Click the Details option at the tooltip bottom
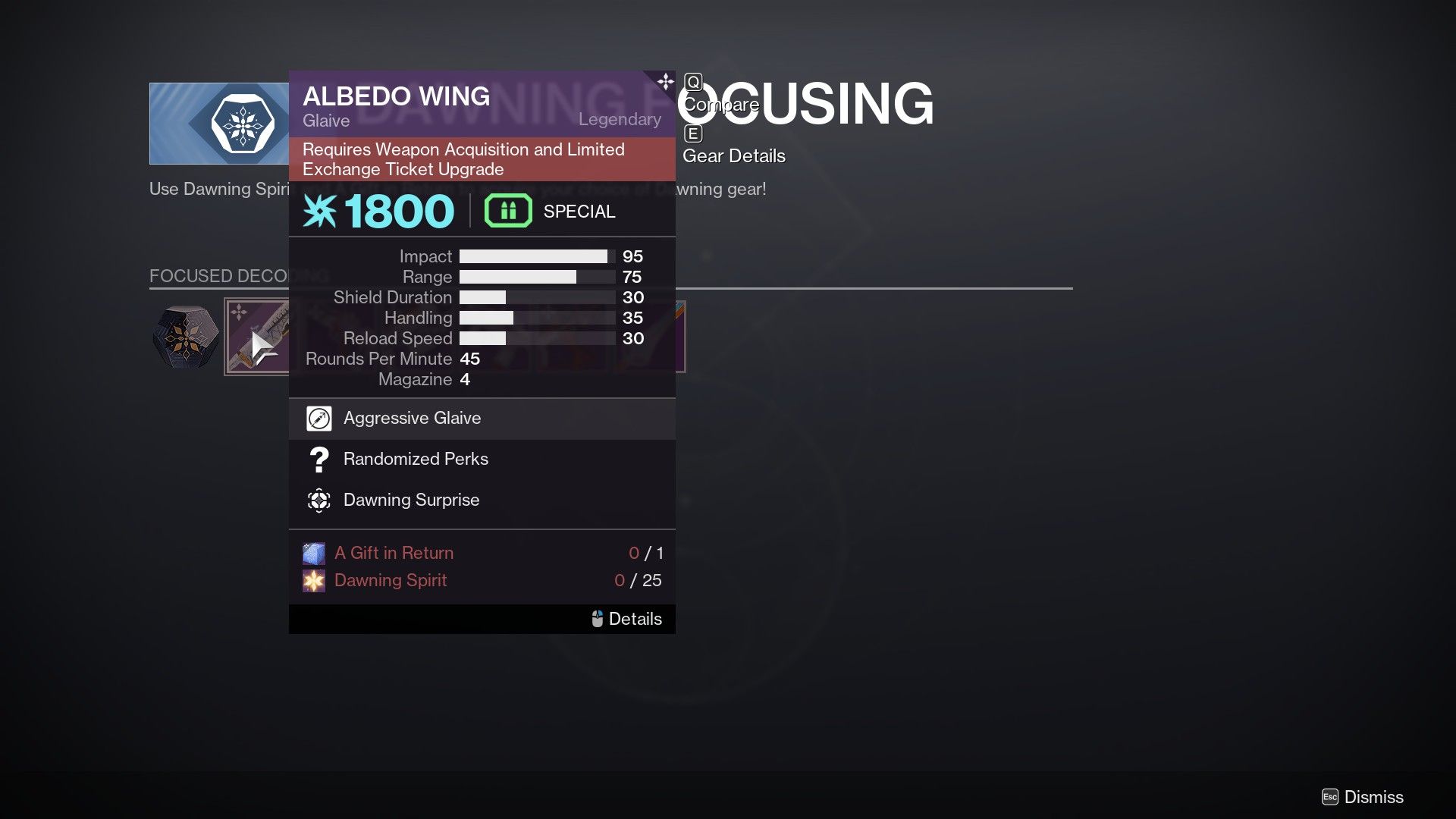1456x819 pixels. tap(635, 619)
